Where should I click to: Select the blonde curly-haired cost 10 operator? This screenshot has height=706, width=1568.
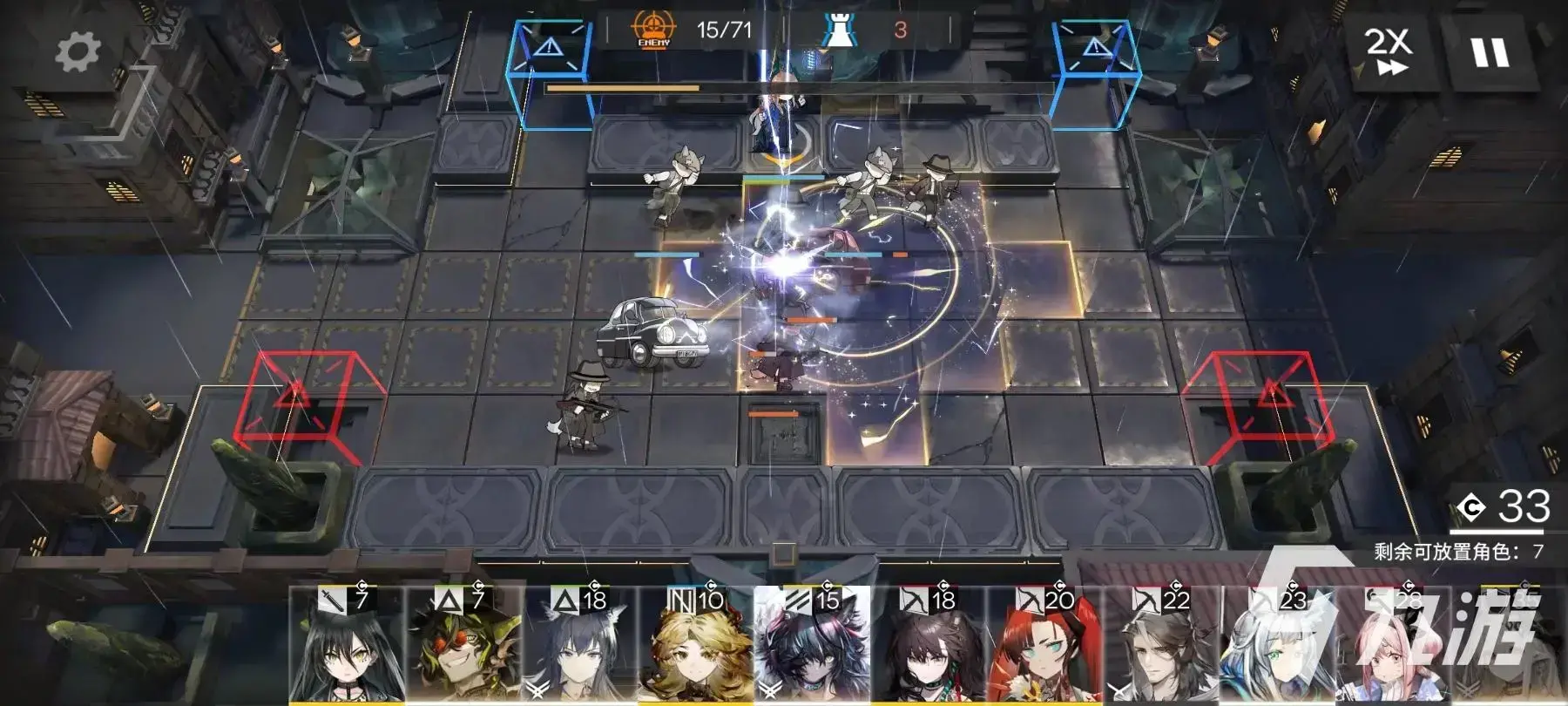click(x=697, y=647)
